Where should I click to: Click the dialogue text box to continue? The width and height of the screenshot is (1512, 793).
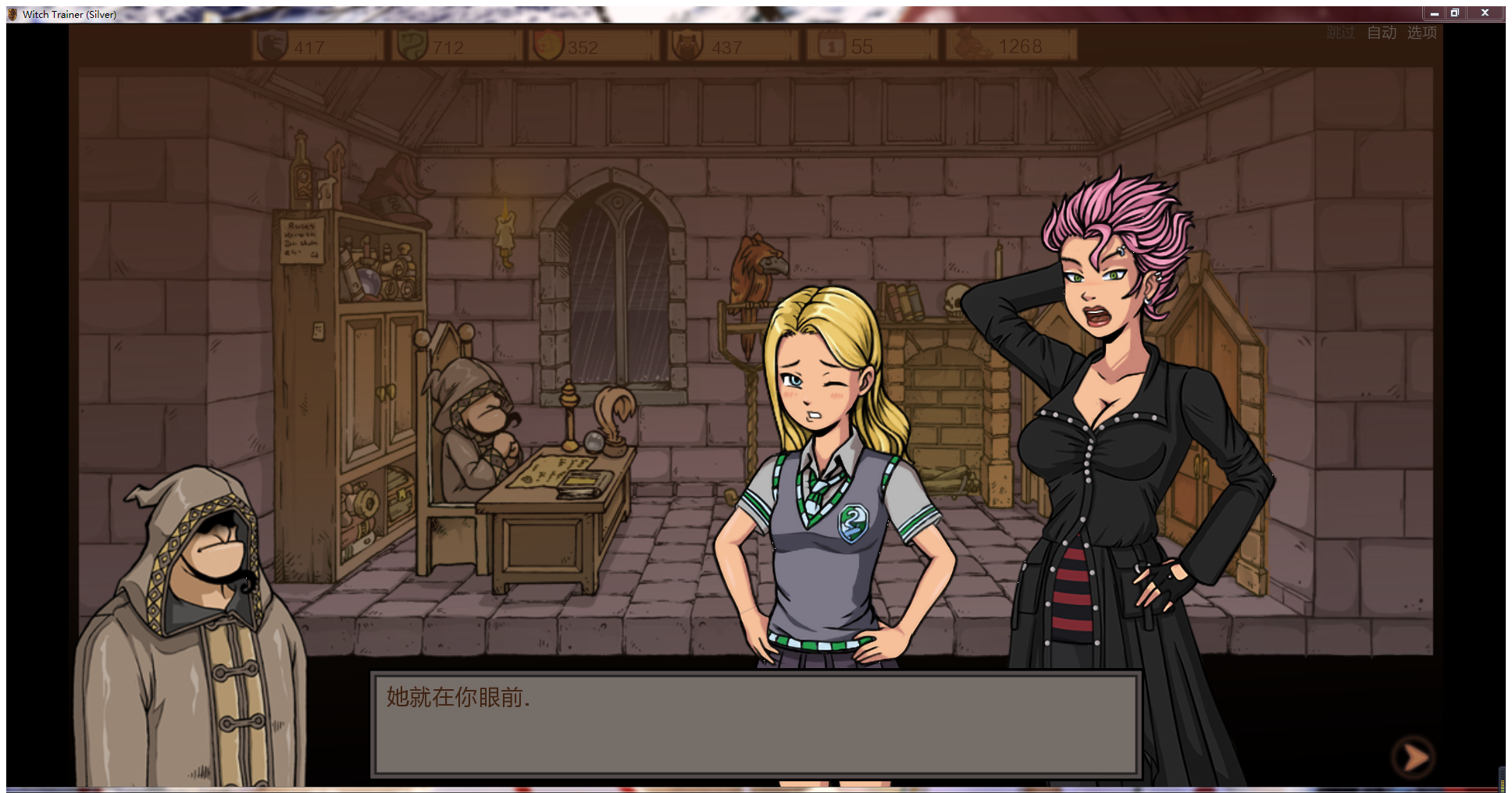click(755, 724)
